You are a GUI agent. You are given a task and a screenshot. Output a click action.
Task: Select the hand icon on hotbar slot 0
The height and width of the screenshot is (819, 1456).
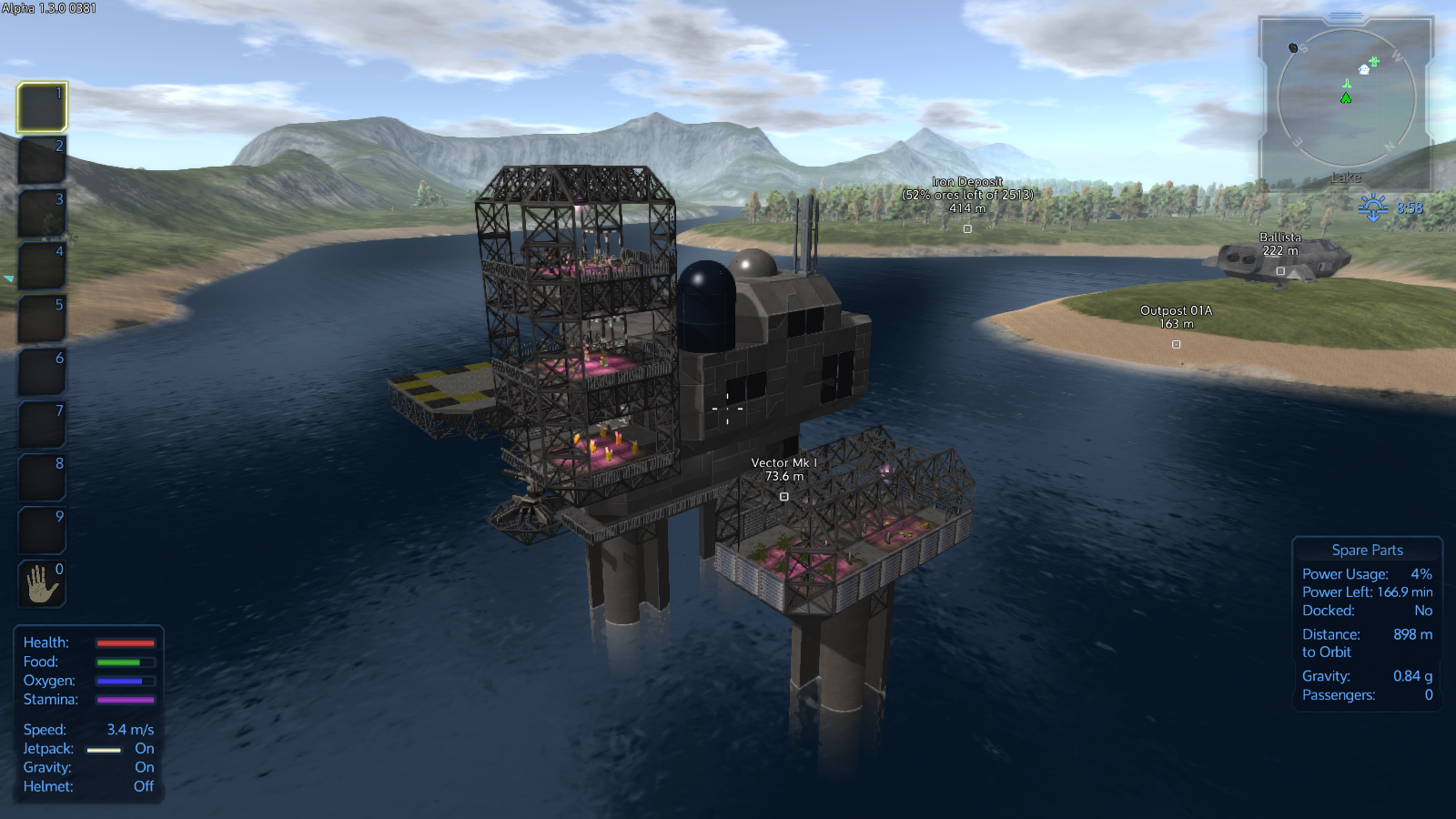coord(41,583)
